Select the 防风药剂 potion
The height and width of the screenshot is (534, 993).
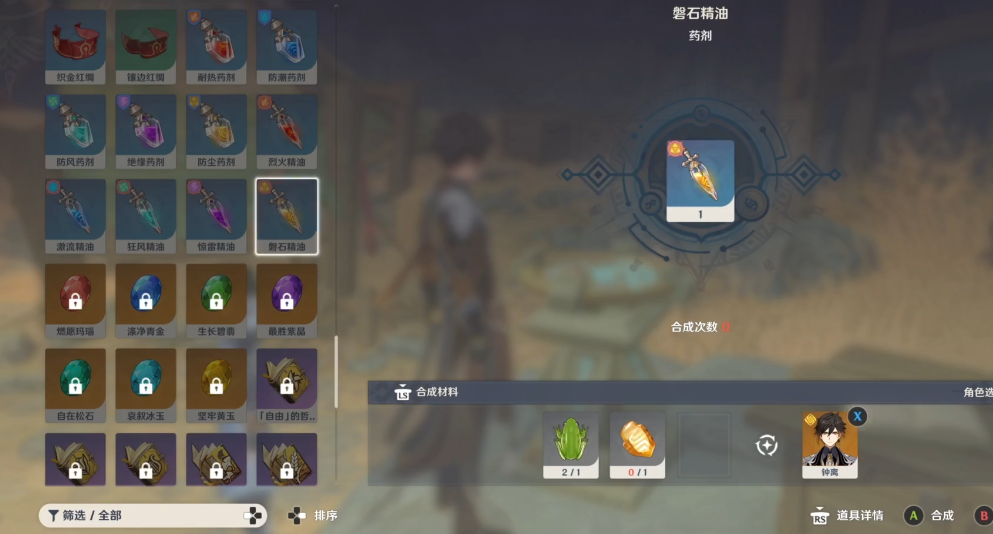tap(76, 130)
